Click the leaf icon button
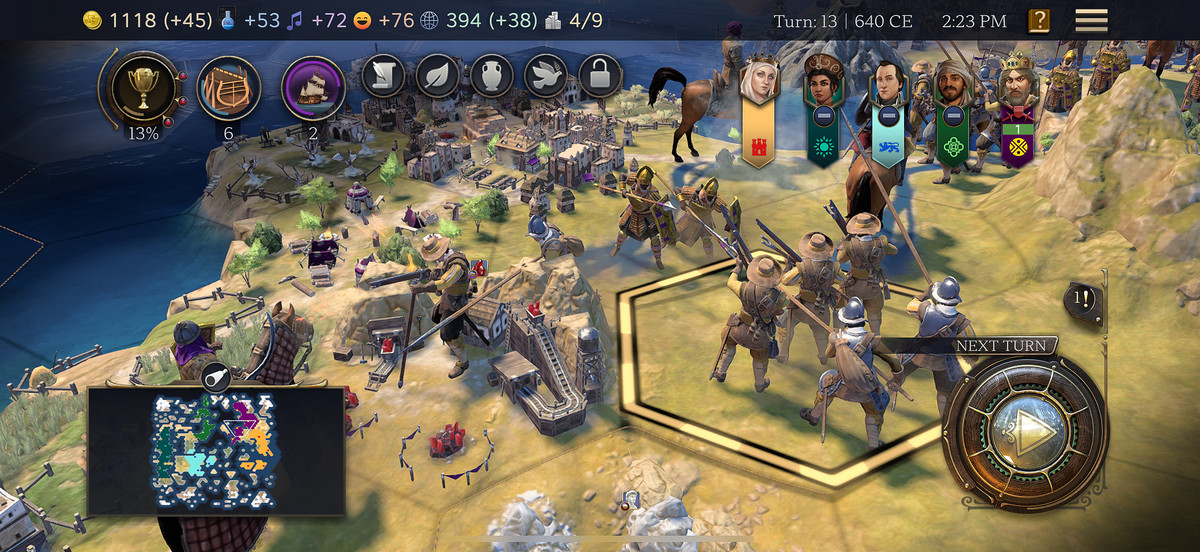 (437, 75)
